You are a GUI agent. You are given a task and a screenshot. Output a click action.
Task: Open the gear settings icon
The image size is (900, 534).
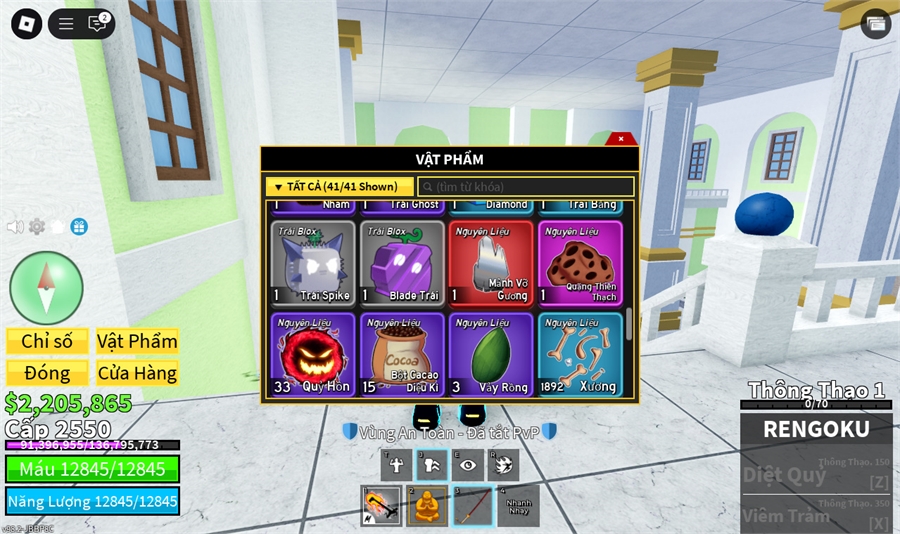37,227
